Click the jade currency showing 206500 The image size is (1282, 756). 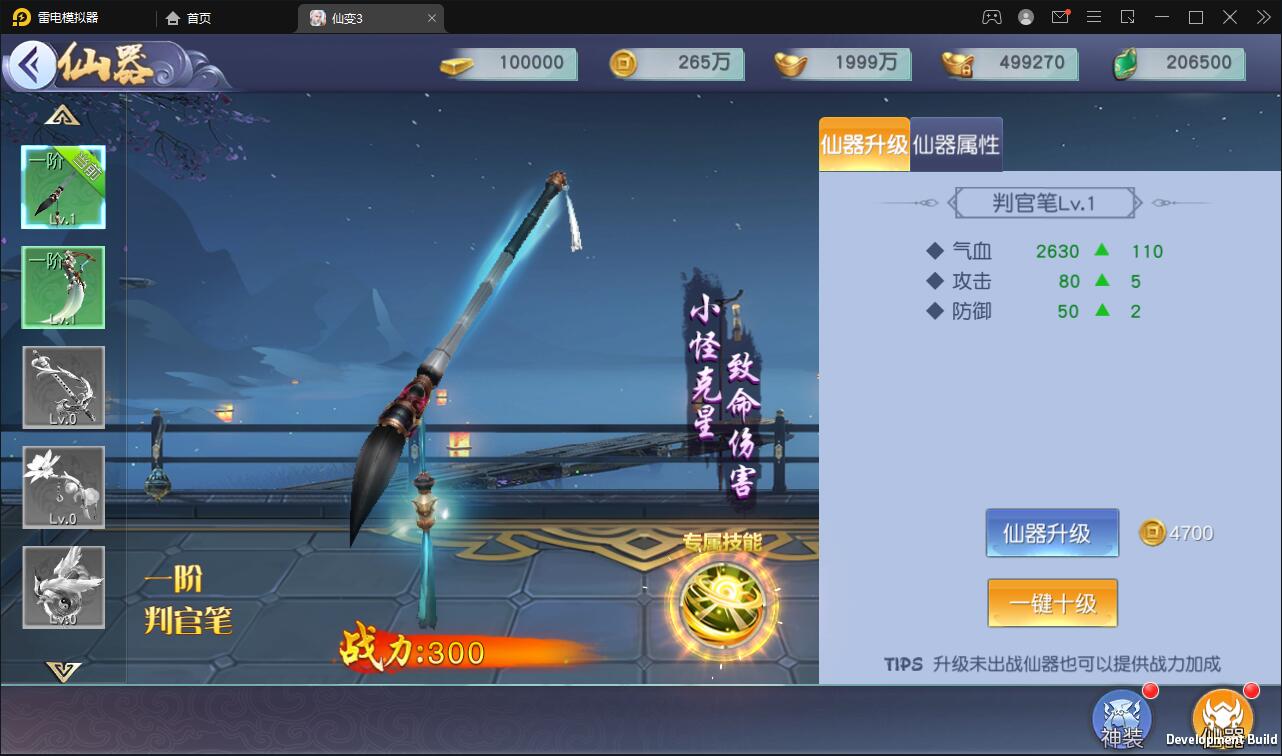(x=1180, y=63)
